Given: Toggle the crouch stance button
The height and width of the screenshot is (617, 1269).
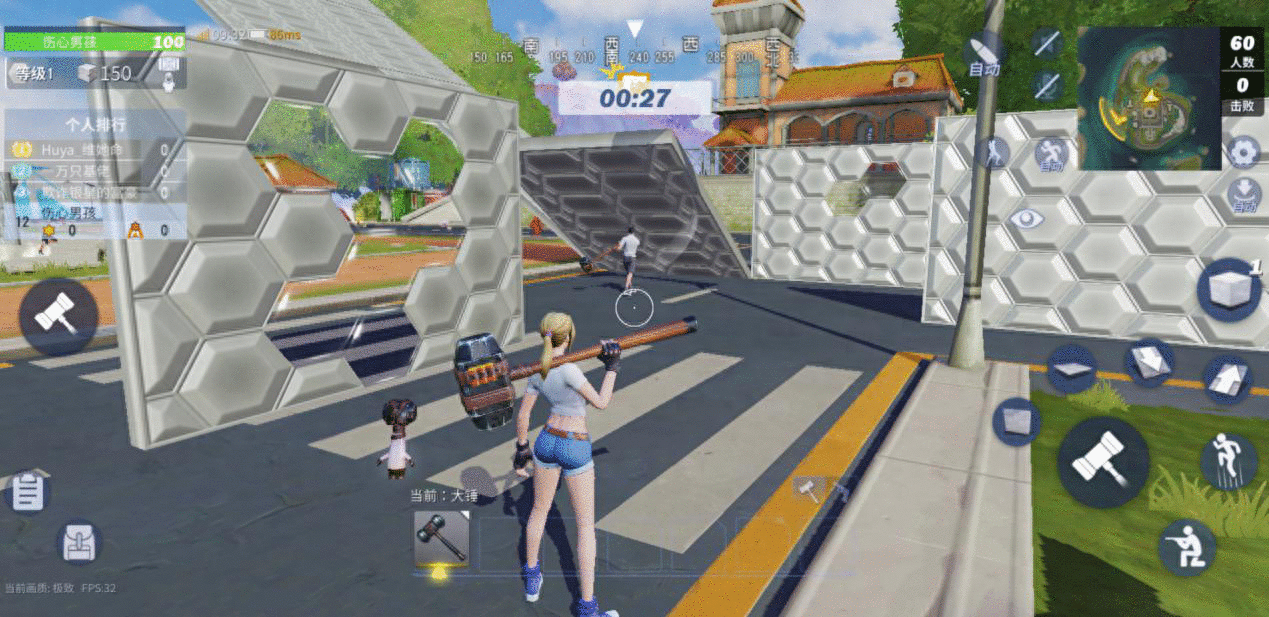Looking at the screenshot, I should pos(1187,547).
